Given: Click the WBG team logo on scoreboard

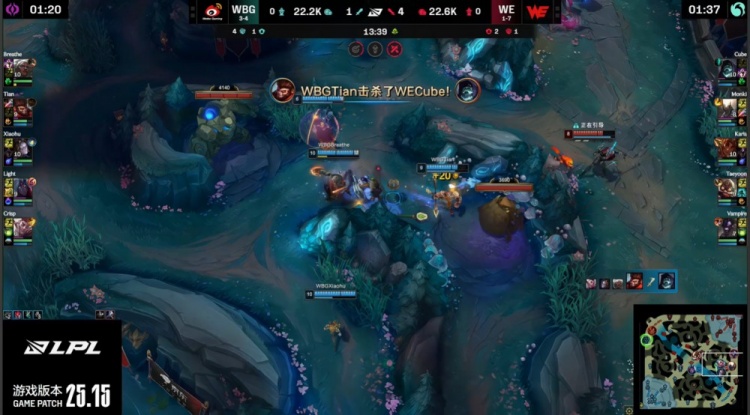Looking at the screenshot, I should (x=212, y=12).
